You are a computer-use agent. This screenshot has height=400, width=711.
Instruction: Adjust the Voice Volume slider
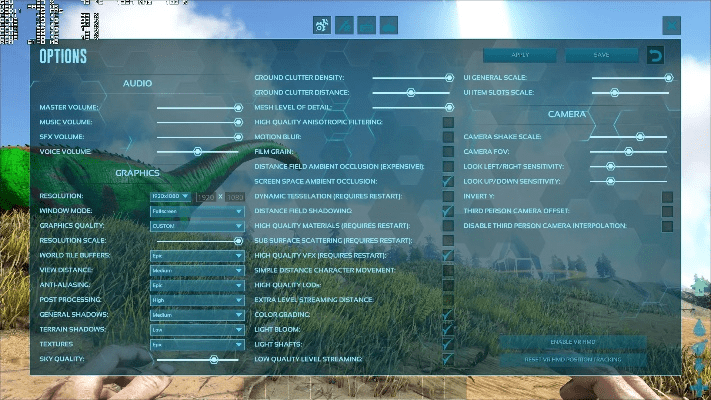click(197, 151)
